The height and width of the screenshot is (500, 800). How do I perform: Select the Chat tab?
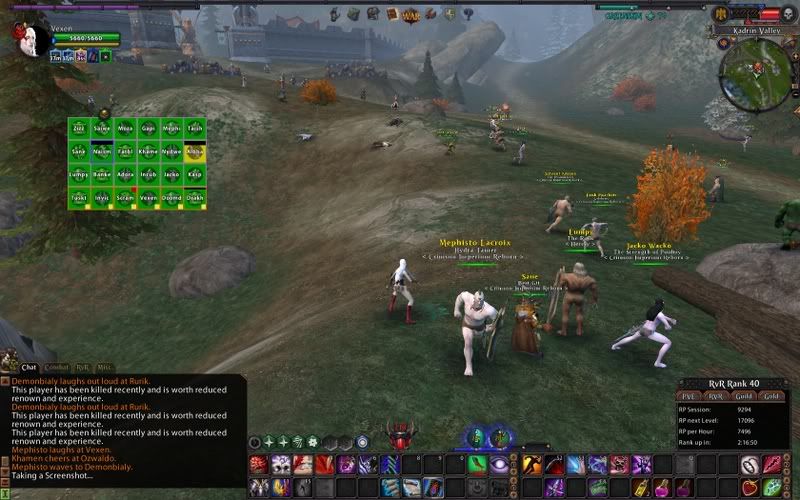[x=29, y=368]
